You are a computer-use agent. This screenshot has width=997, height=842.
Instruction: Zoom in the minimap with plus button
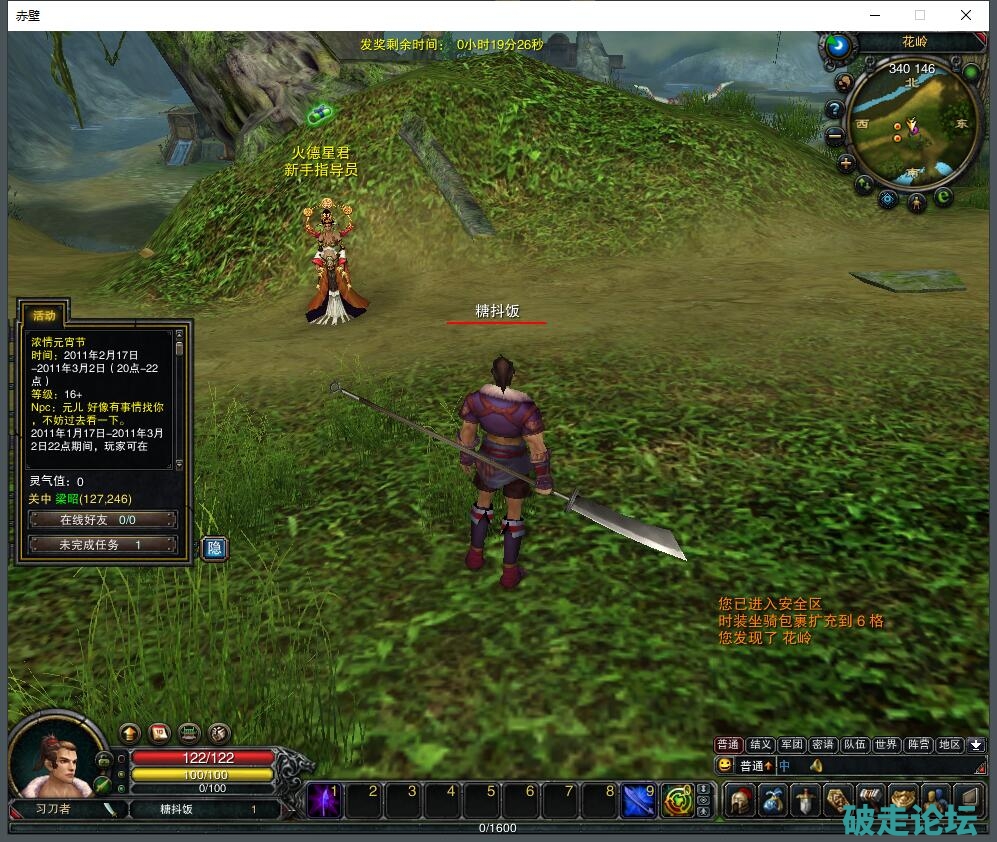click(x=846, y=163)
